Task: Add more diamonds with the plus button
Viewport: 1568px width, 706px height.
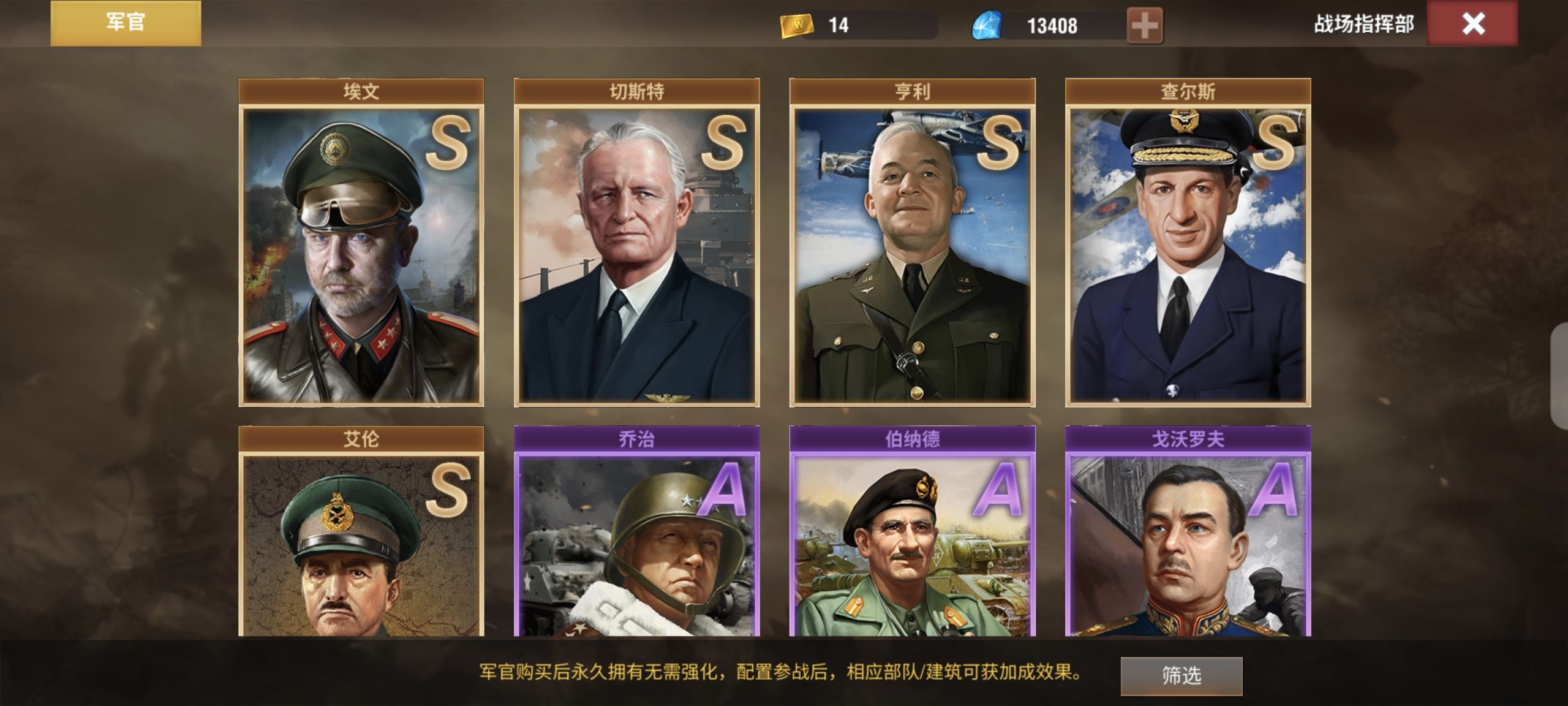Action: 1144,26
